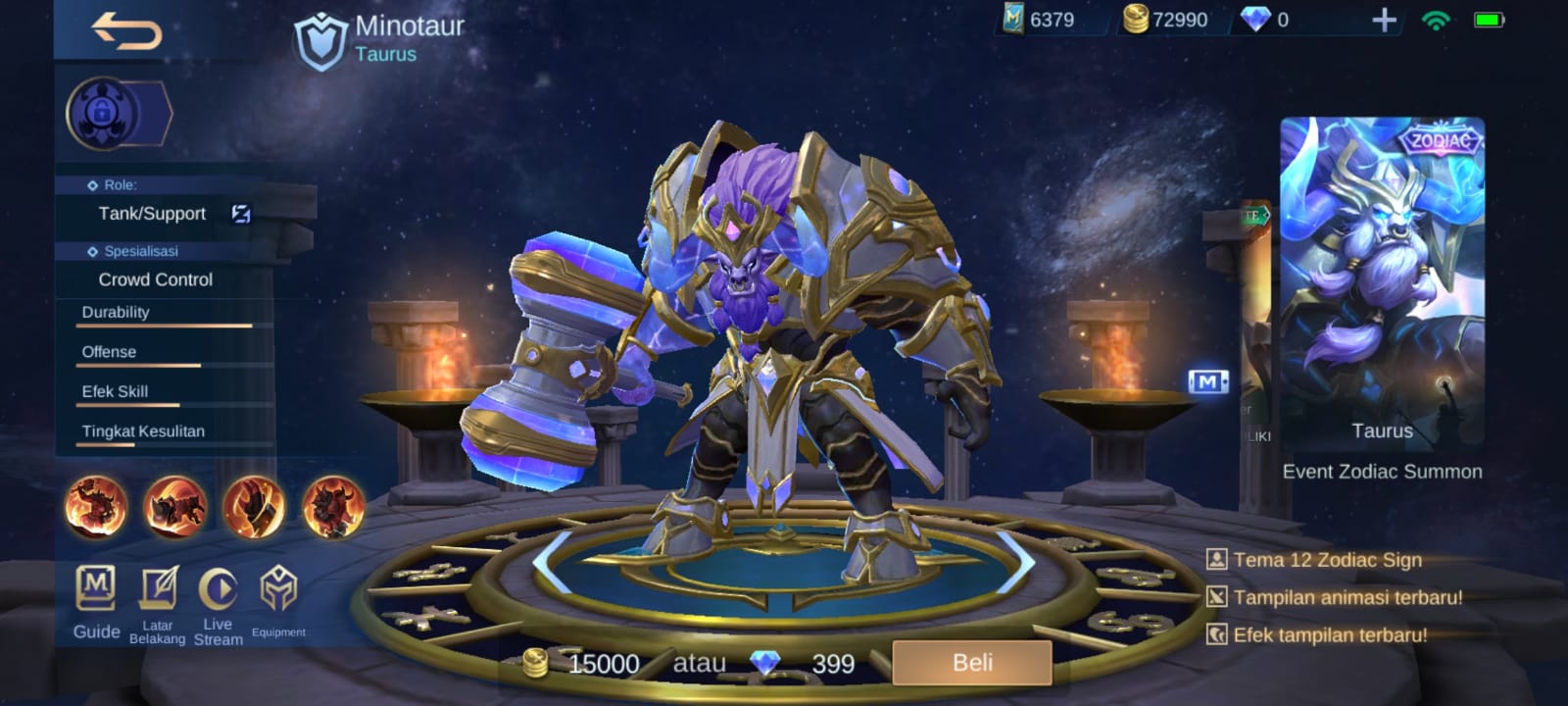Tap the plus button to add diamonds
Screen dimensions: 1568x706
pos(1383,18)
